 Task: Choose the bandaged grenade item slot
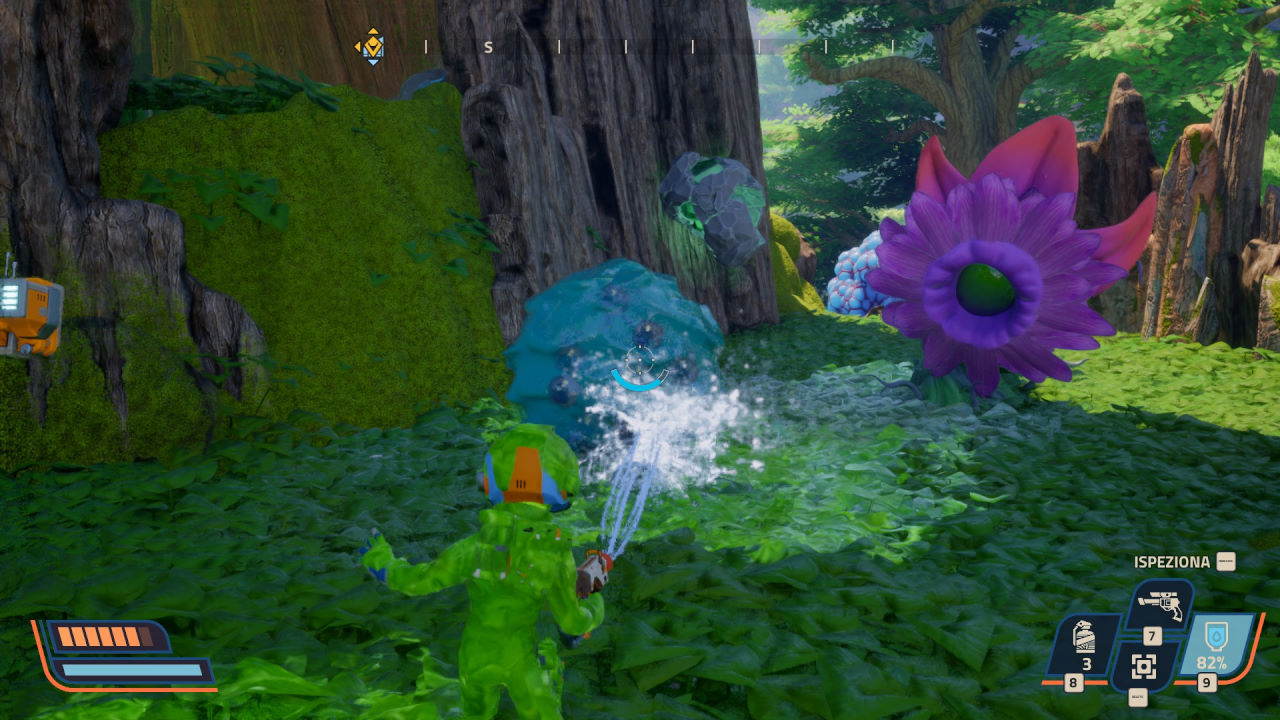pyautogui.click(x=1083, y=645)
